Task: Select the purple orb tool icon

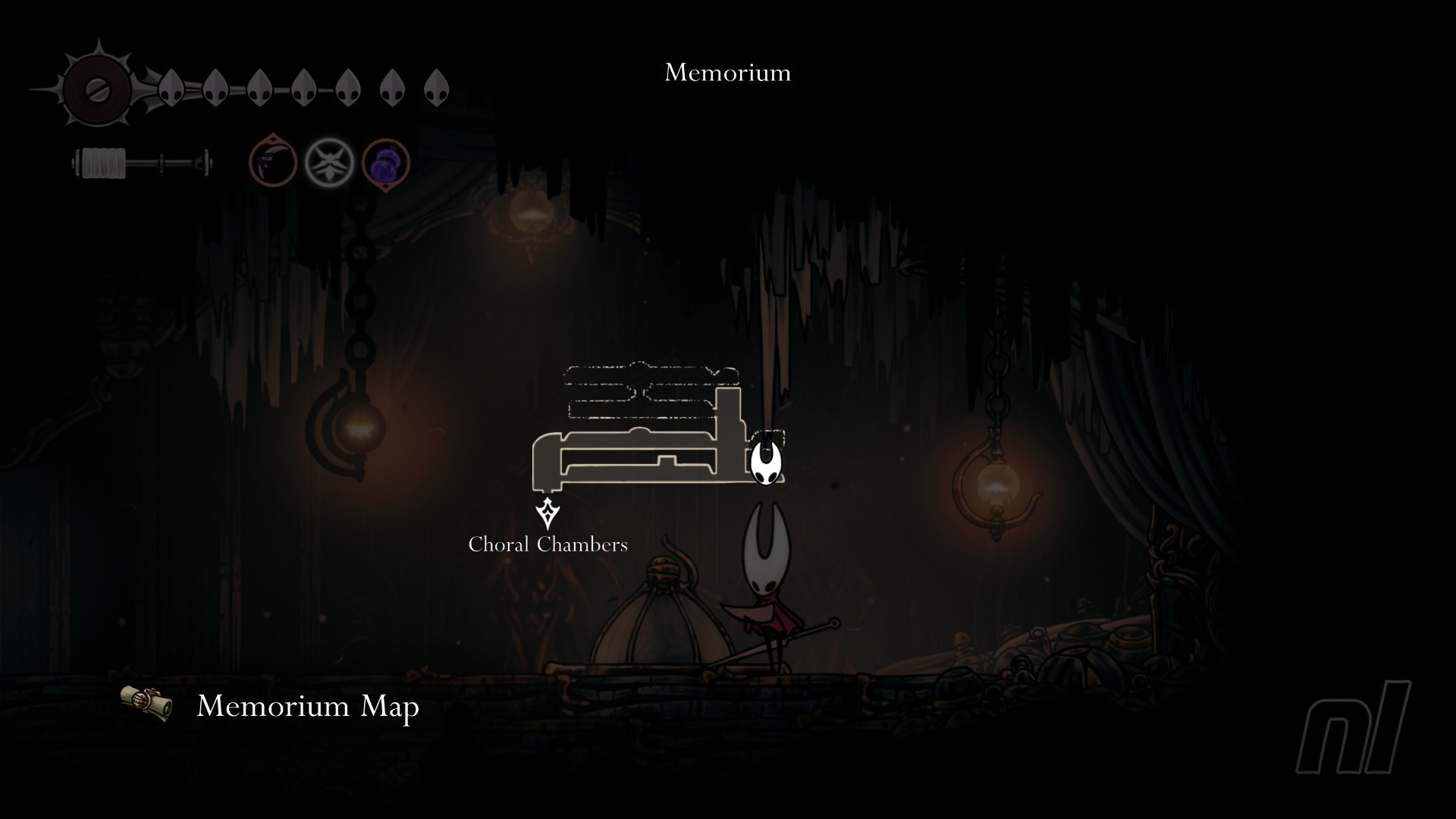Action: coord(386,163)
